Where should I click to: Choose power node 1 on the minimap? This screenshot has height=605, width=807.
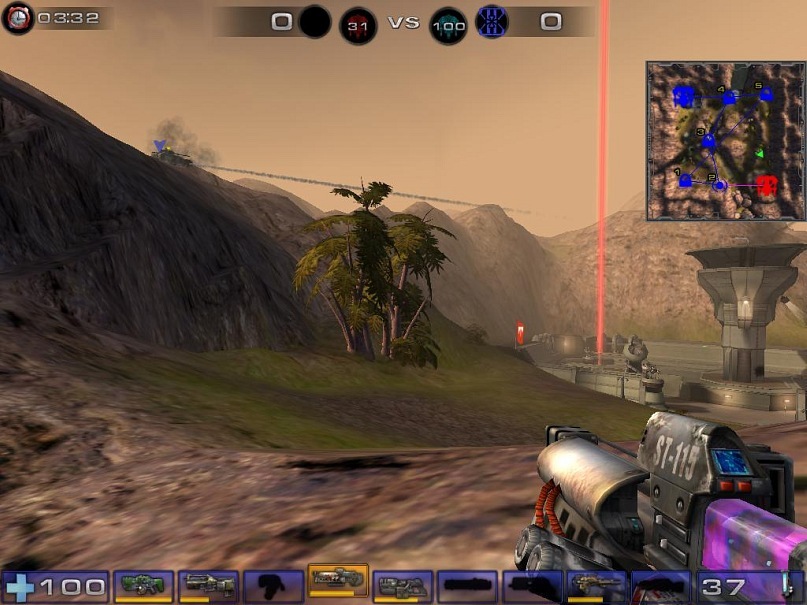(x=685, y=181)
